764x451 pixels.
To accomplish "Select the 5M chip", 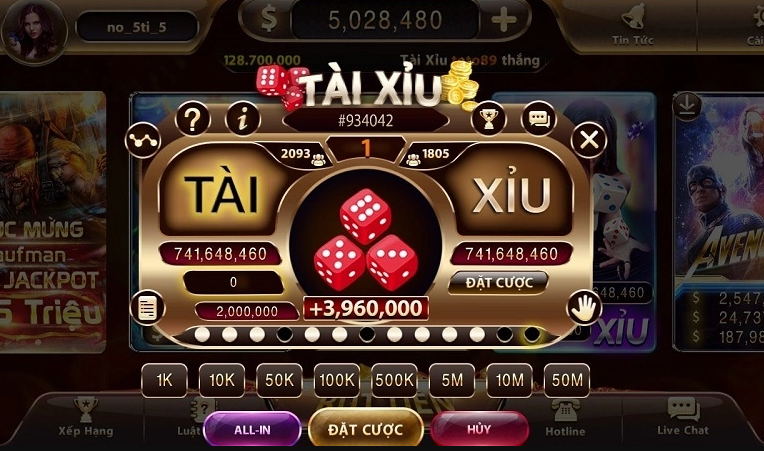I will [452, 380].
